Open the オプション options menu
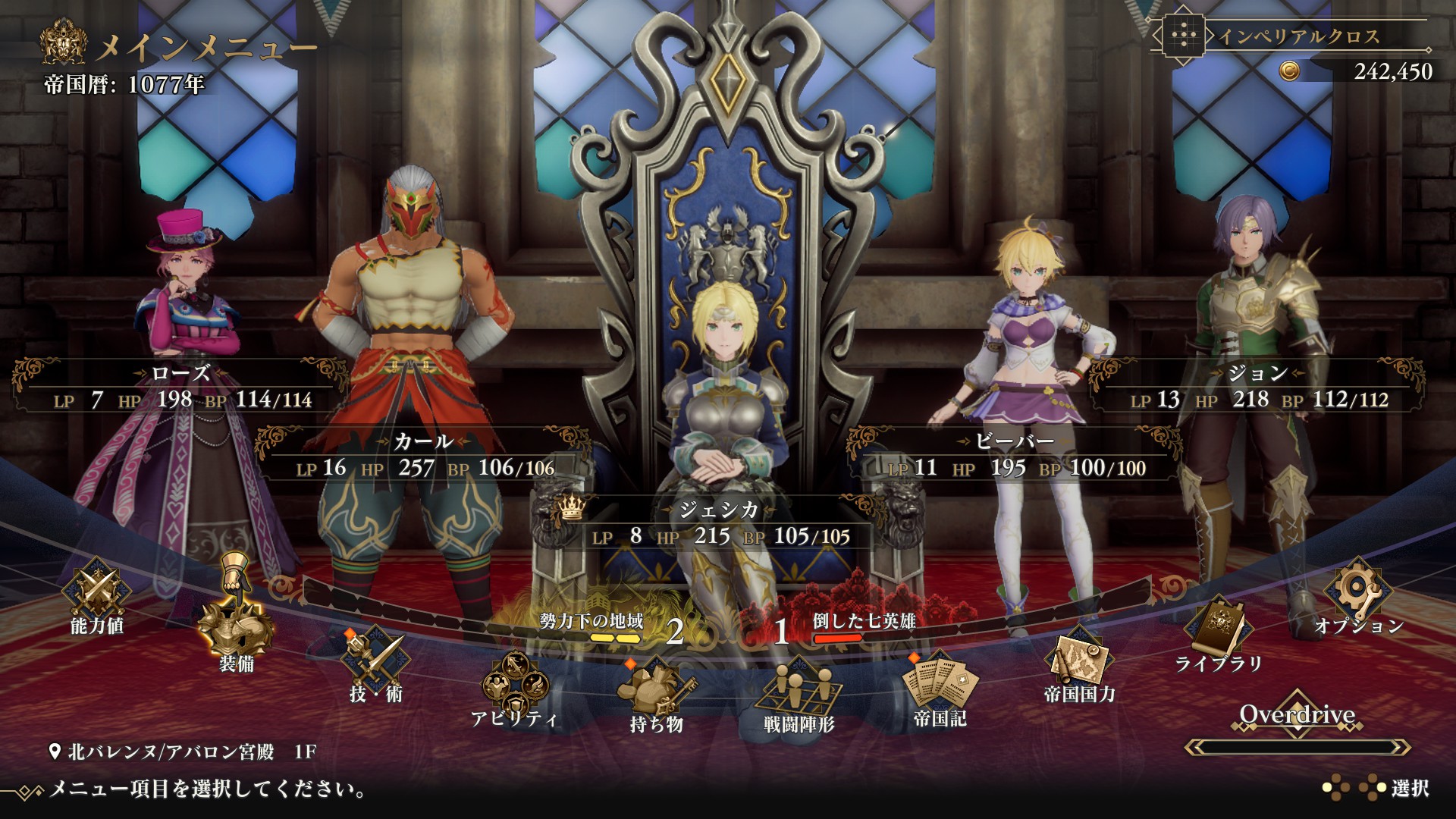1456x819 pixels. point(1358,598)
